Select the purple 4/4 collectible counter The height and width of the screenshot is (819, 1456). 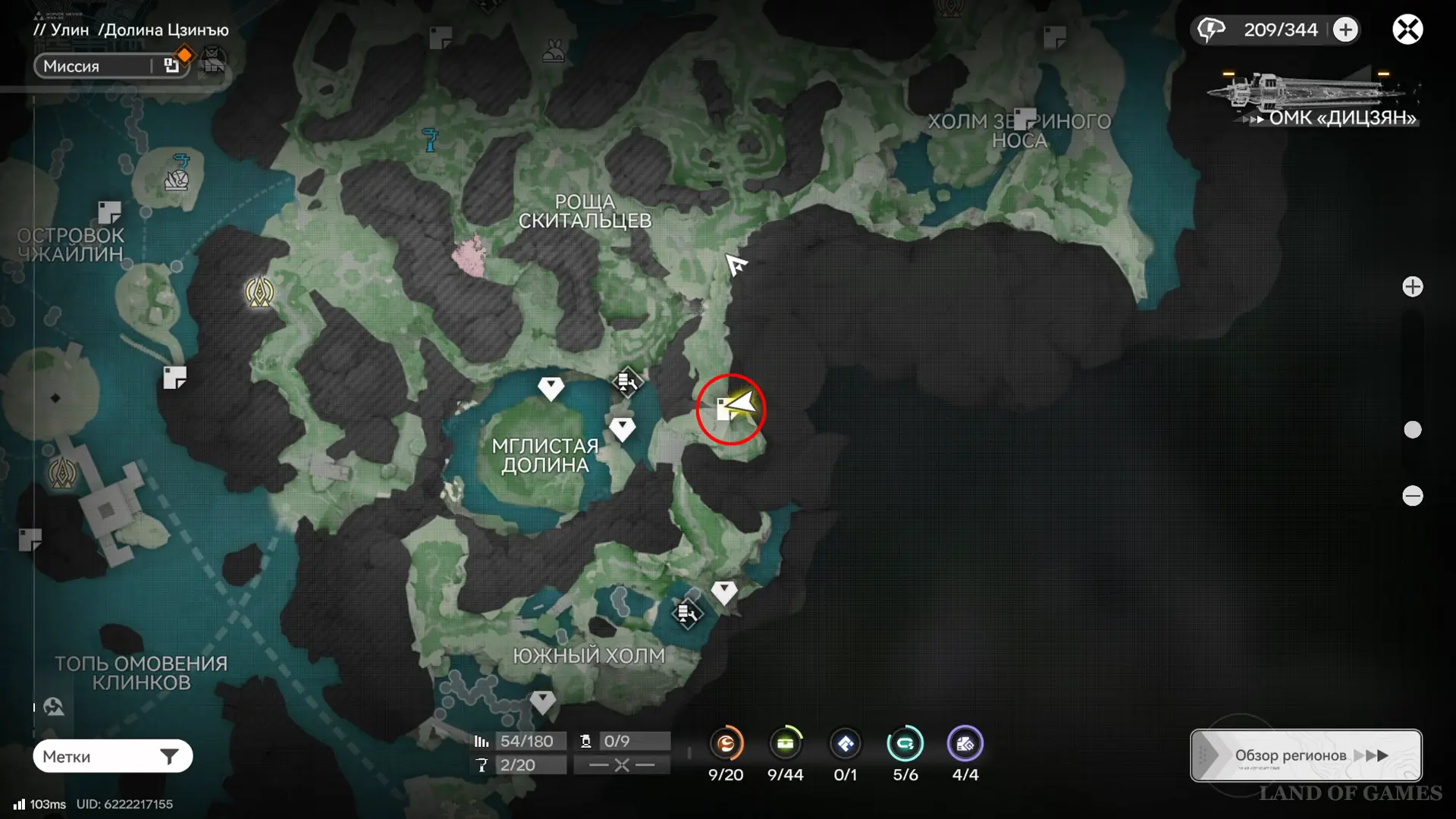click(x=965, y=744)
